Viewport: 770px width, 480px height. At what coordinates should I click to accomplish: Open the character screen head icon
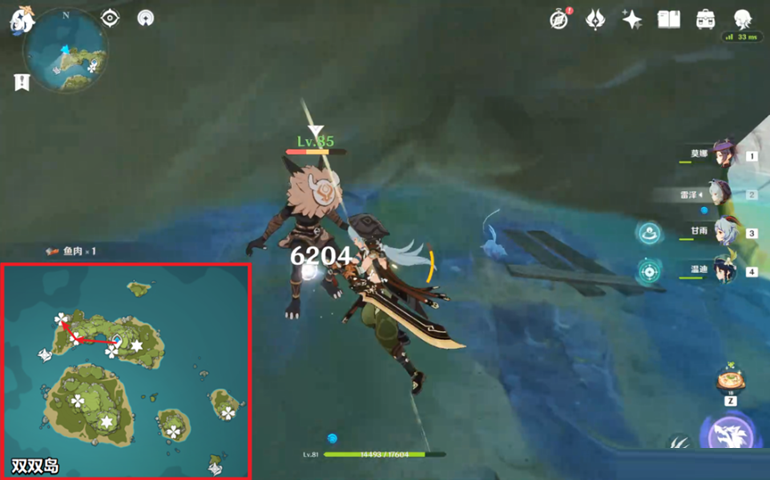(x=742, y=19)
